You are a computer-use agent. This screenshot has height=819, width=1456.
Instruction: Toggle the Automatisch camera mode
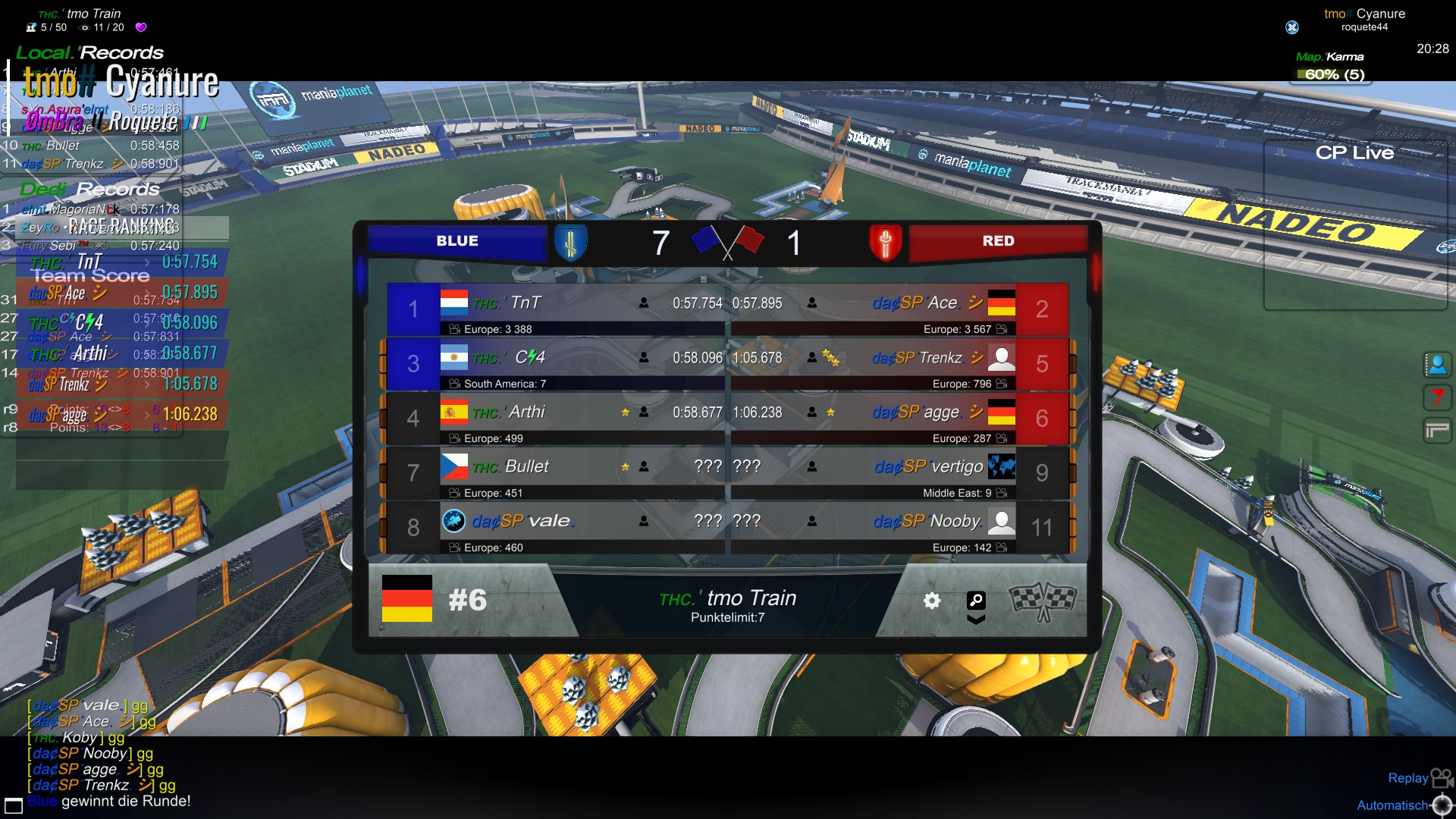[x=1403, y=805]
